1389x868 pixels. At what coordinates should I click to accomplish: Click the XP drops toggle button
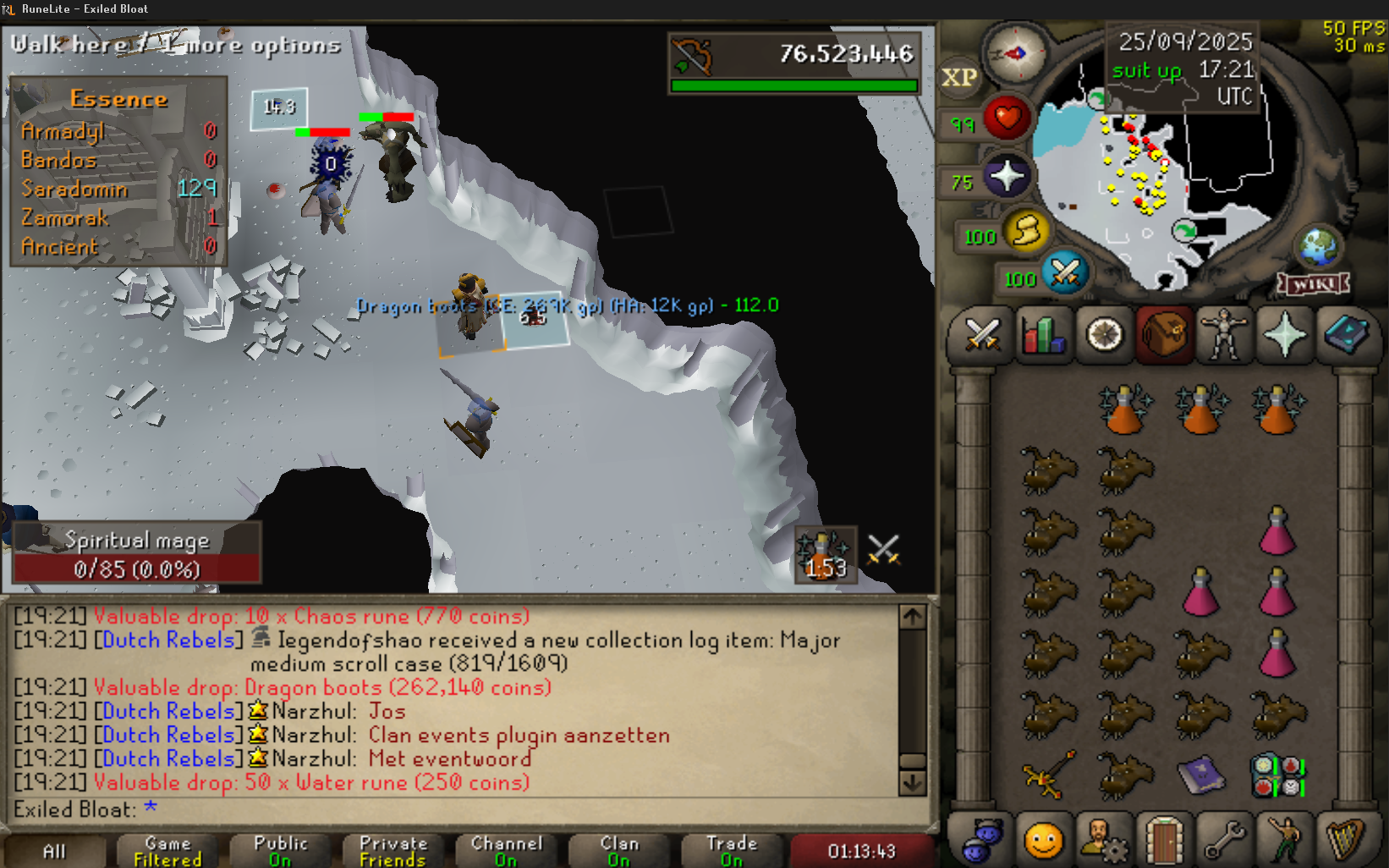pos(959,78)
